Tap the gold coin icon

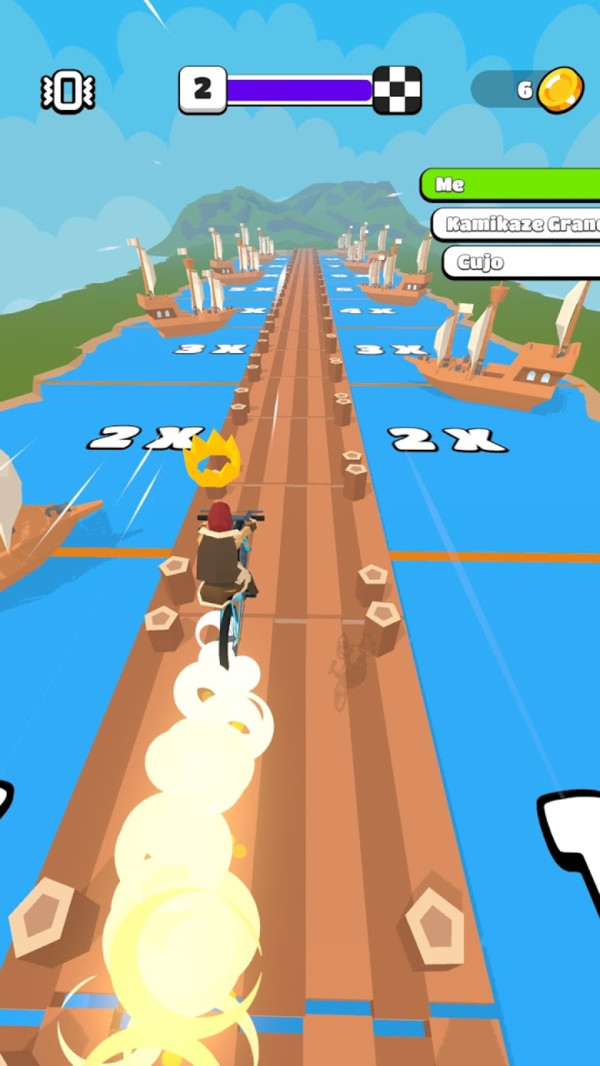tap(559, 90)
